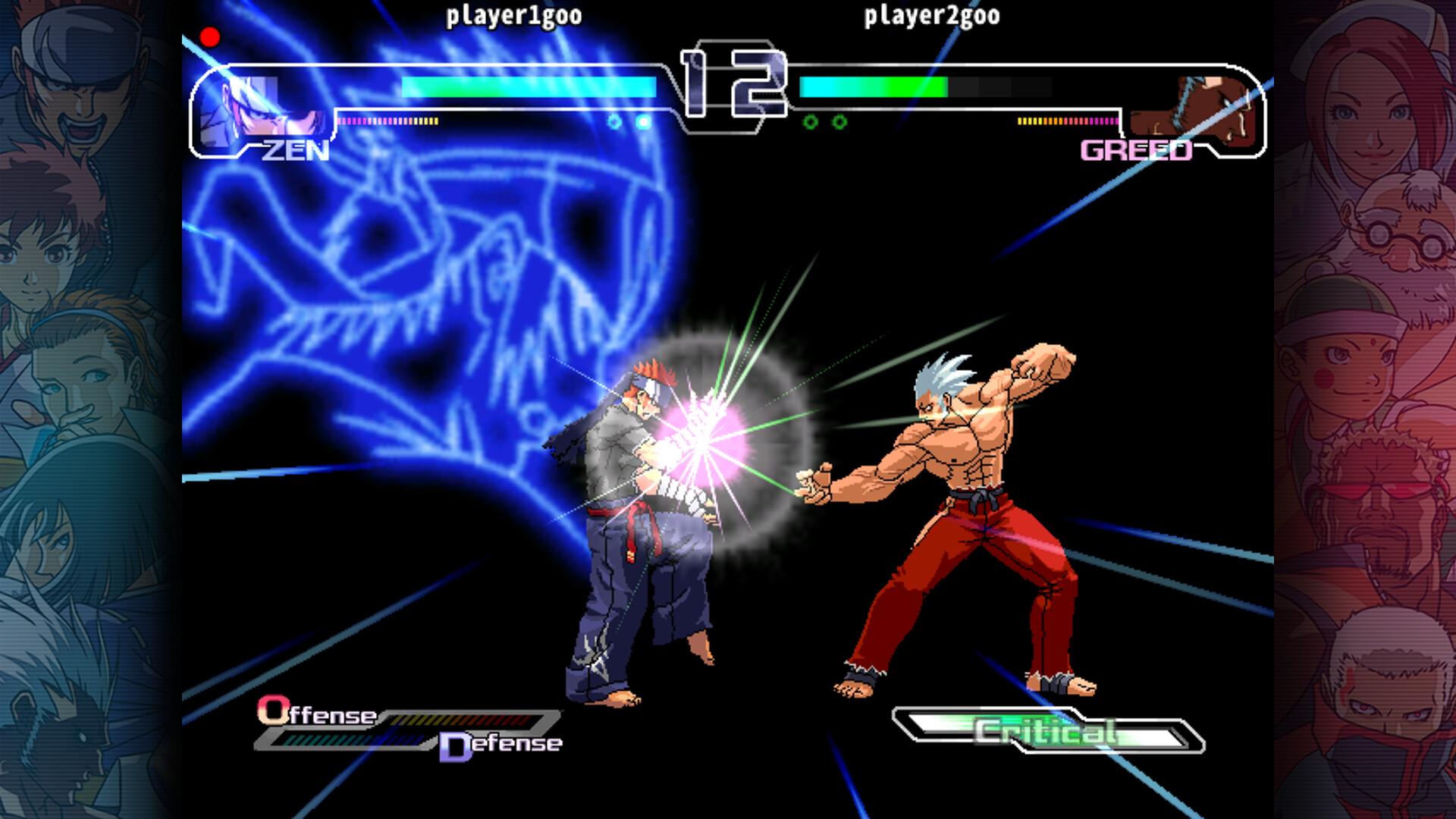Screen dimensions: 1456x819
Task: Select the player2goo name tab
Action: [930, 14]
